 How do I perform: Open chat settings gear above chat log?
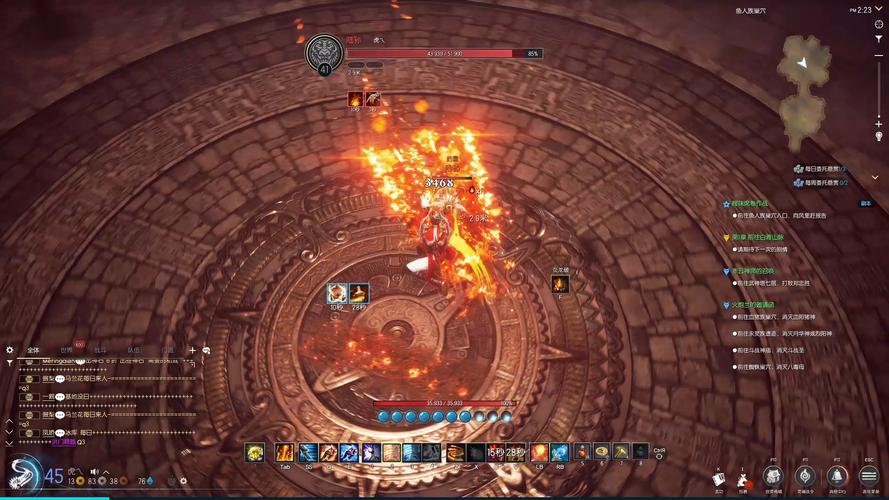click(x=10, y=350)
